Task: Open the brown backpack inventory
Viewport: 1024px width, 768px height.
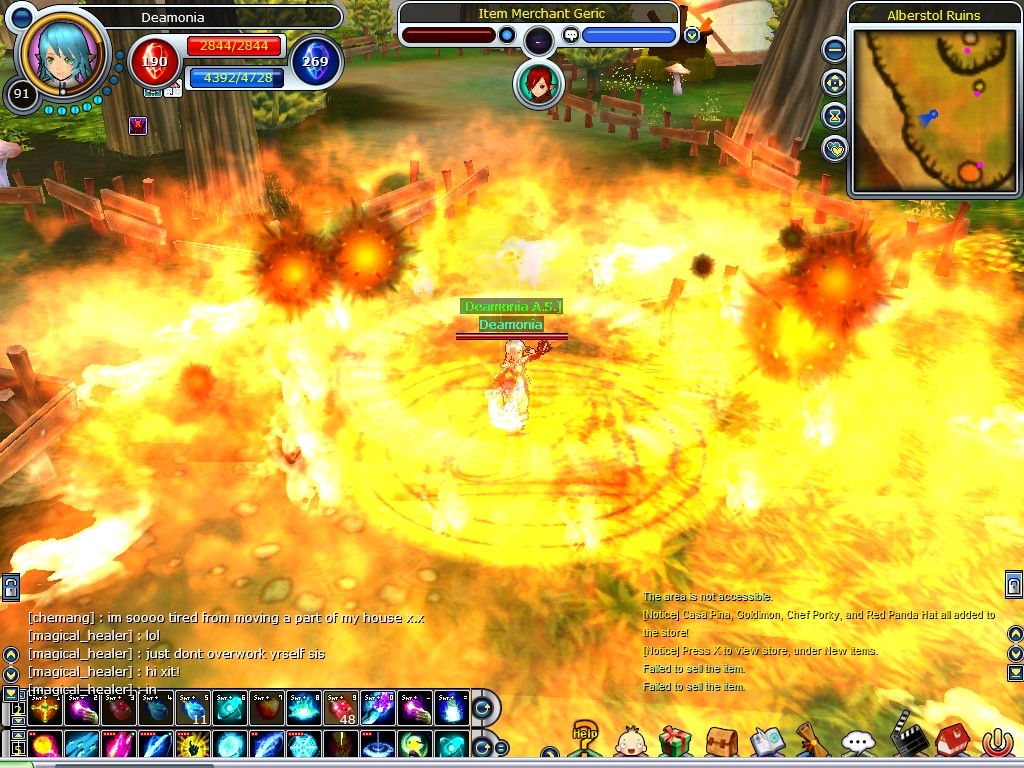Action: point(721,741)
